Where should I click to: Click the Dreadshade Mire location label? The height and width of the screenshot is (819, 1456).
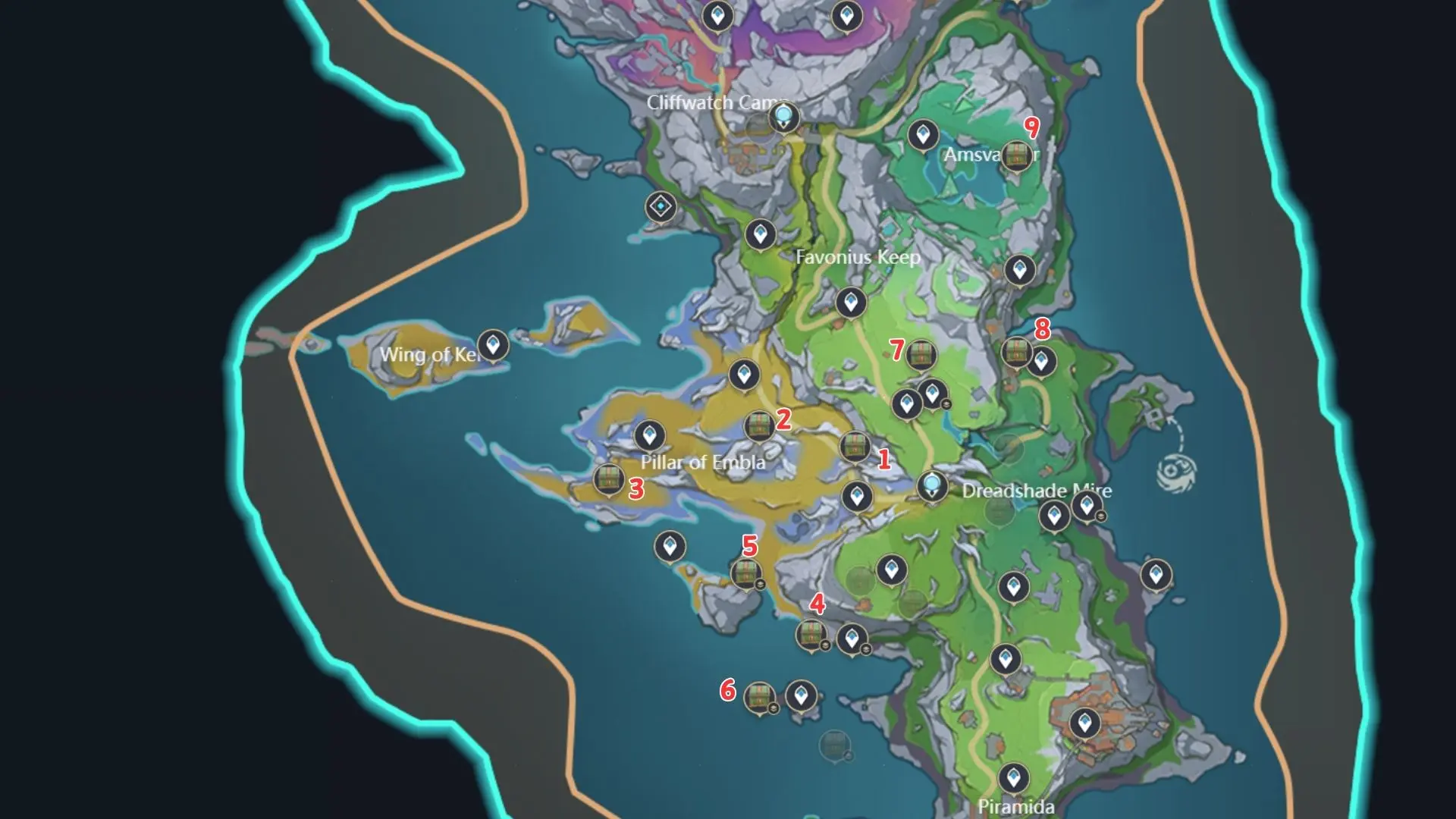(1035, 491)
